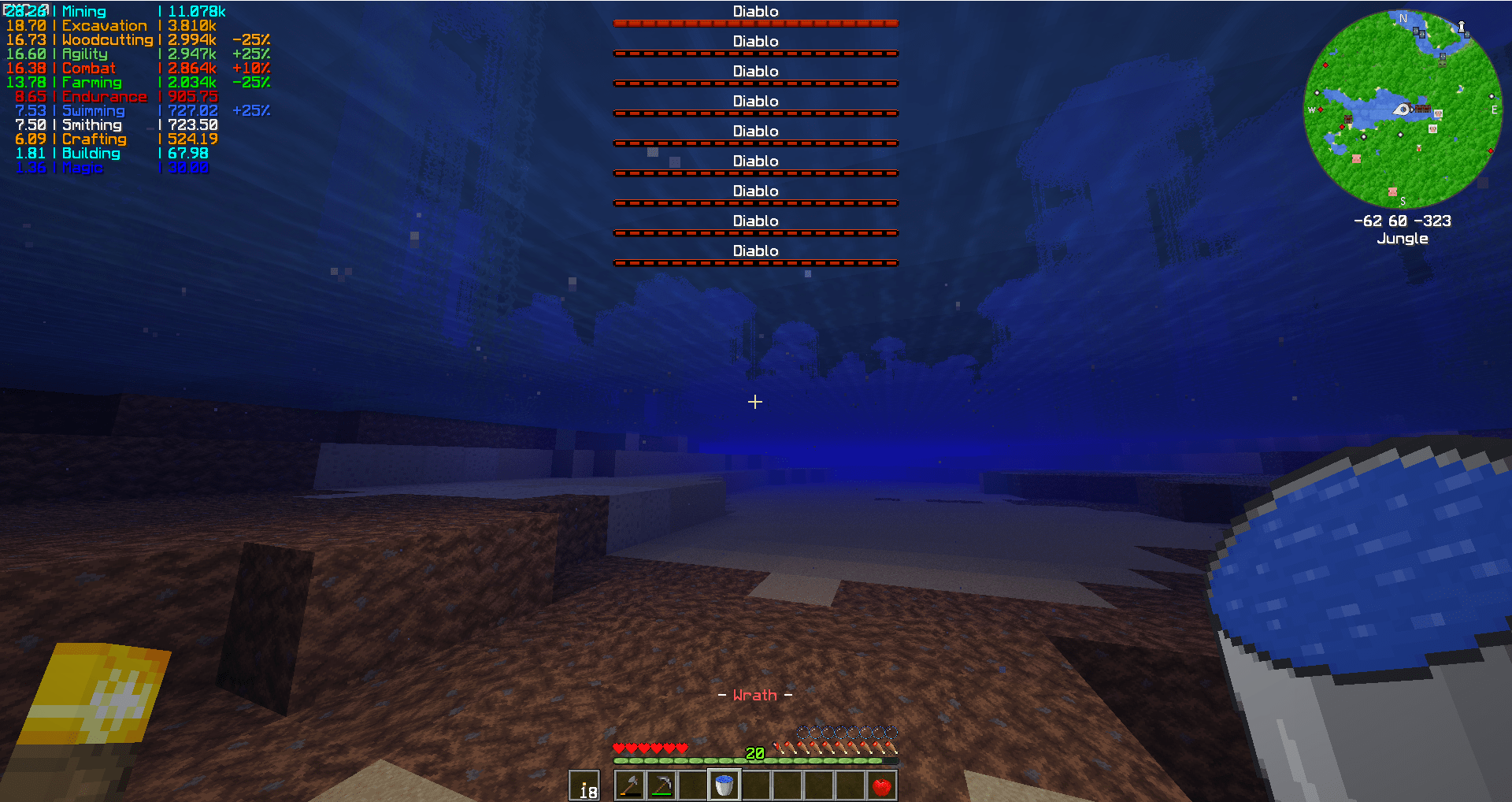1512x802 pixels.
Task: Select the Mining skill entry
Action: pyautogui.click(x=83, y=11)
